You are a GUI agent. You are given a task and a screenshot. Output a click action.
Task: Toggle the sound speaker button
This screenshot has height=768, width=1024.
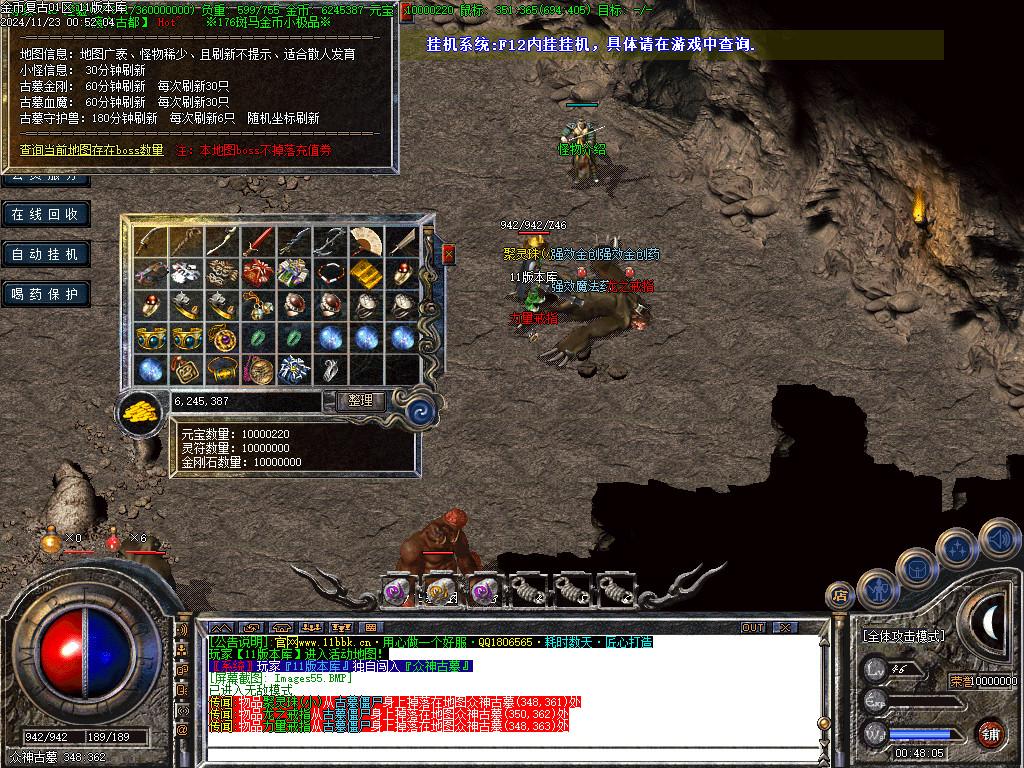pyautogui.click(x=998, y=538)
